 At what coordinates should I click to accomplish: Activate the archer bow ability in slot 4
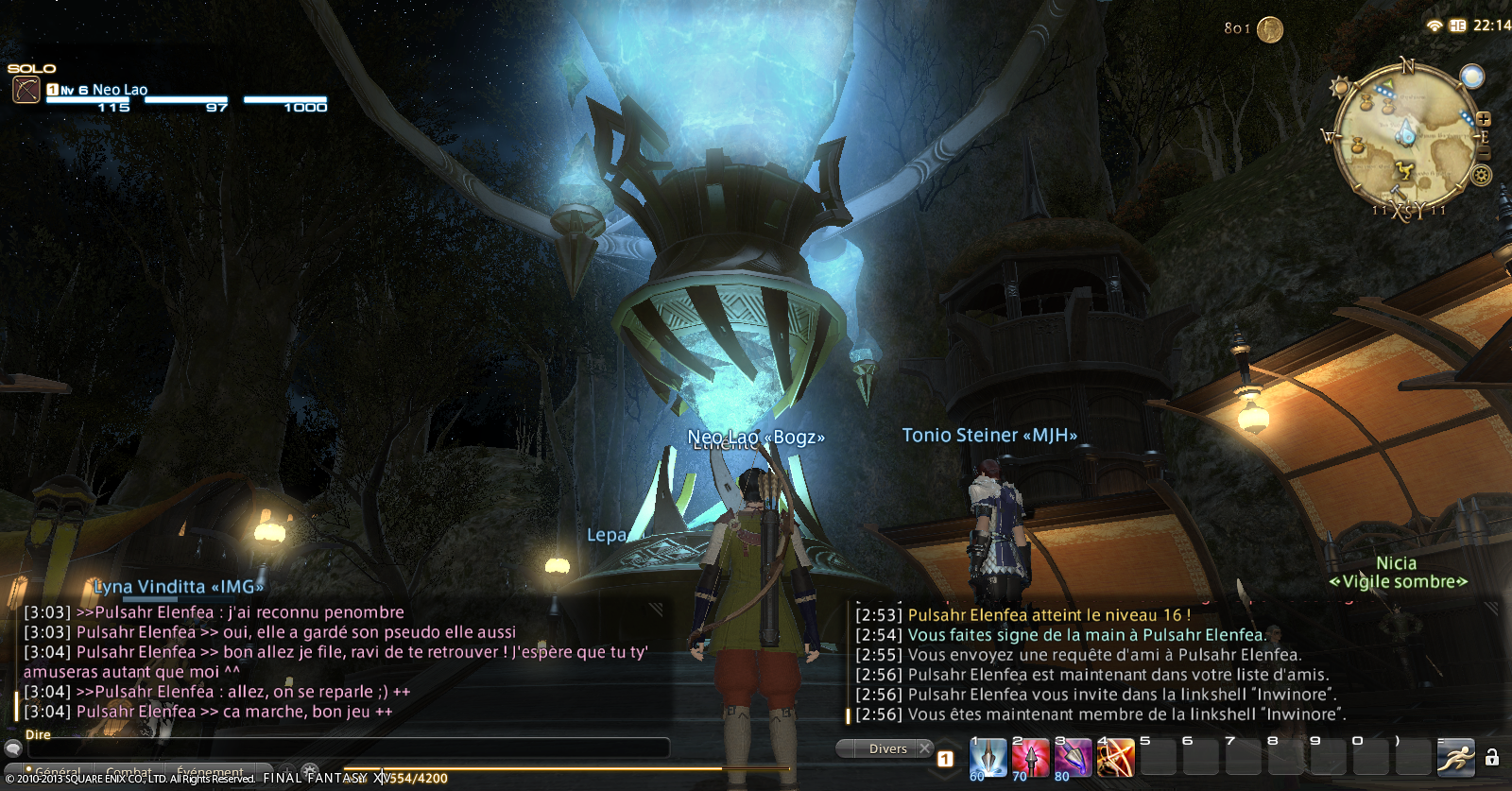pos(1115,757)
